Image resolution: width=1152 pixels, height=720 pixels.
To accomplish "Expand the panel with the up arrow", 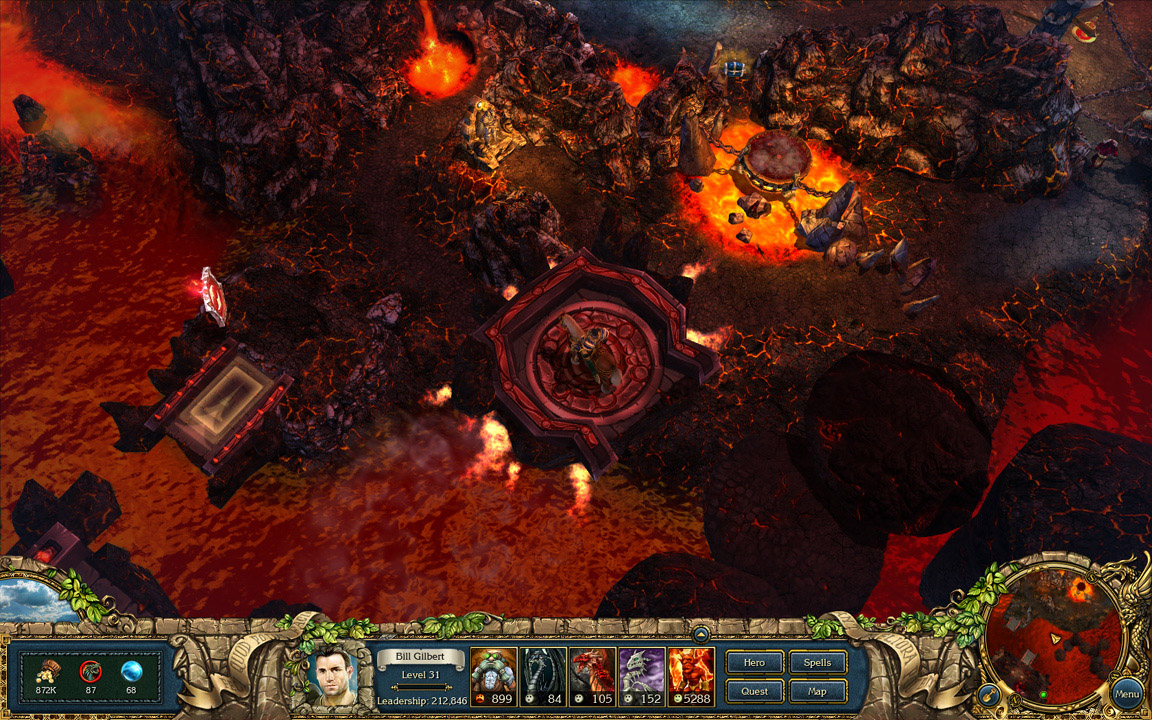I will click(x=701, y=633).
